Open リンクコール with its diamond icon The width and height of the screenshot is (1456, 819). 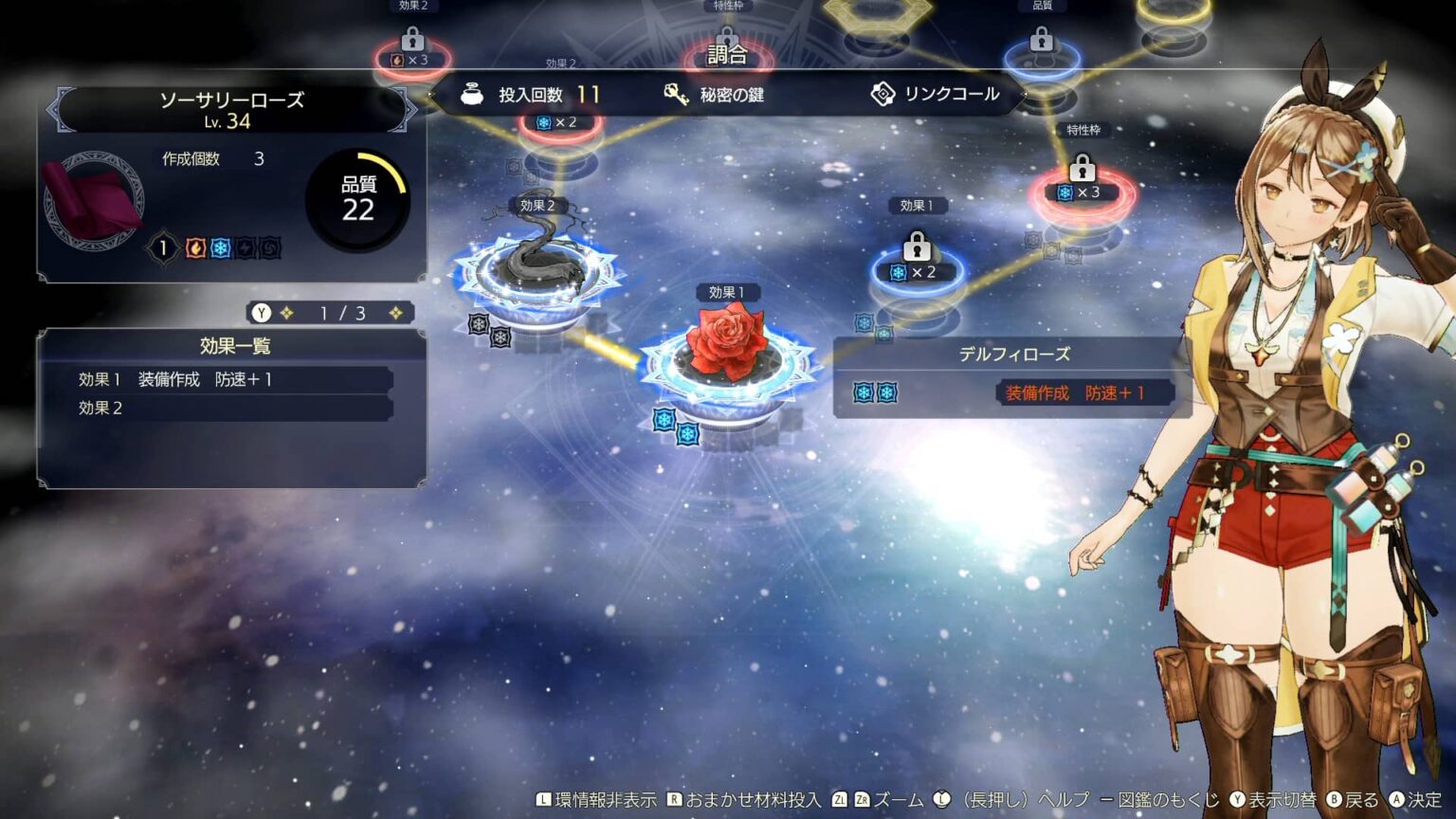point(885,94)
